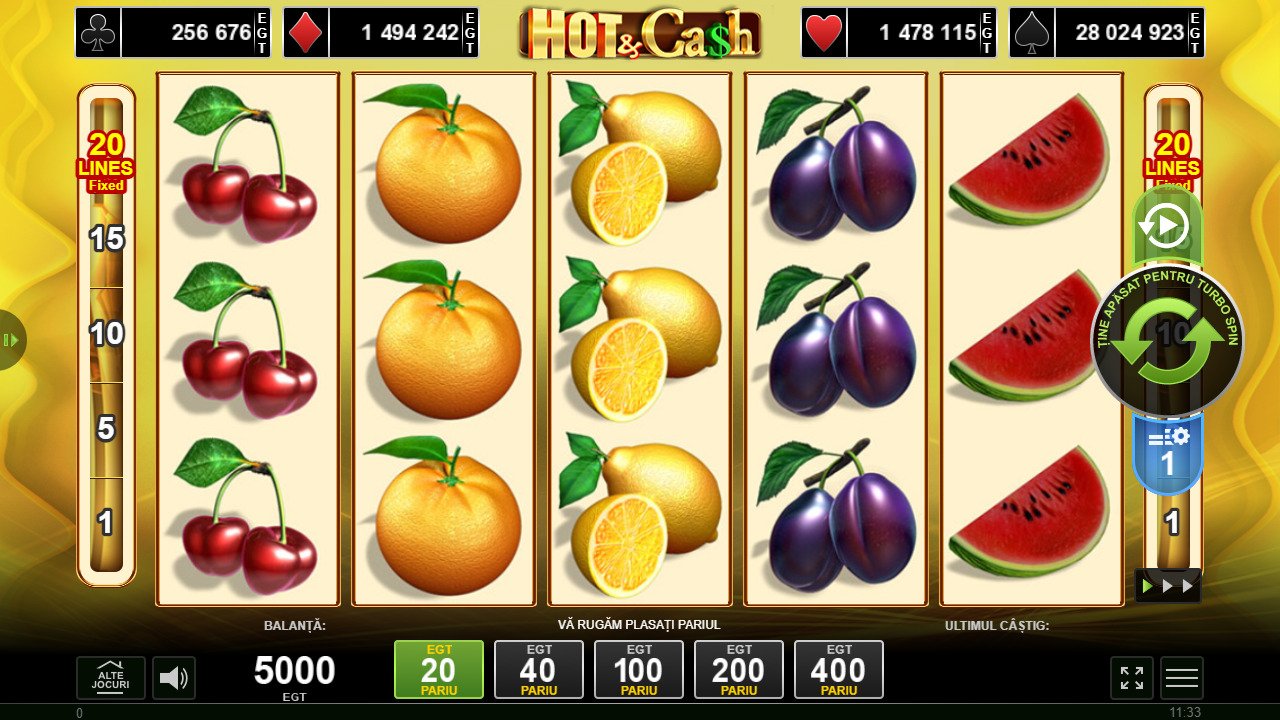Expand the left side panel arrow
The image size is (1280, 720).
coord(12,340)
